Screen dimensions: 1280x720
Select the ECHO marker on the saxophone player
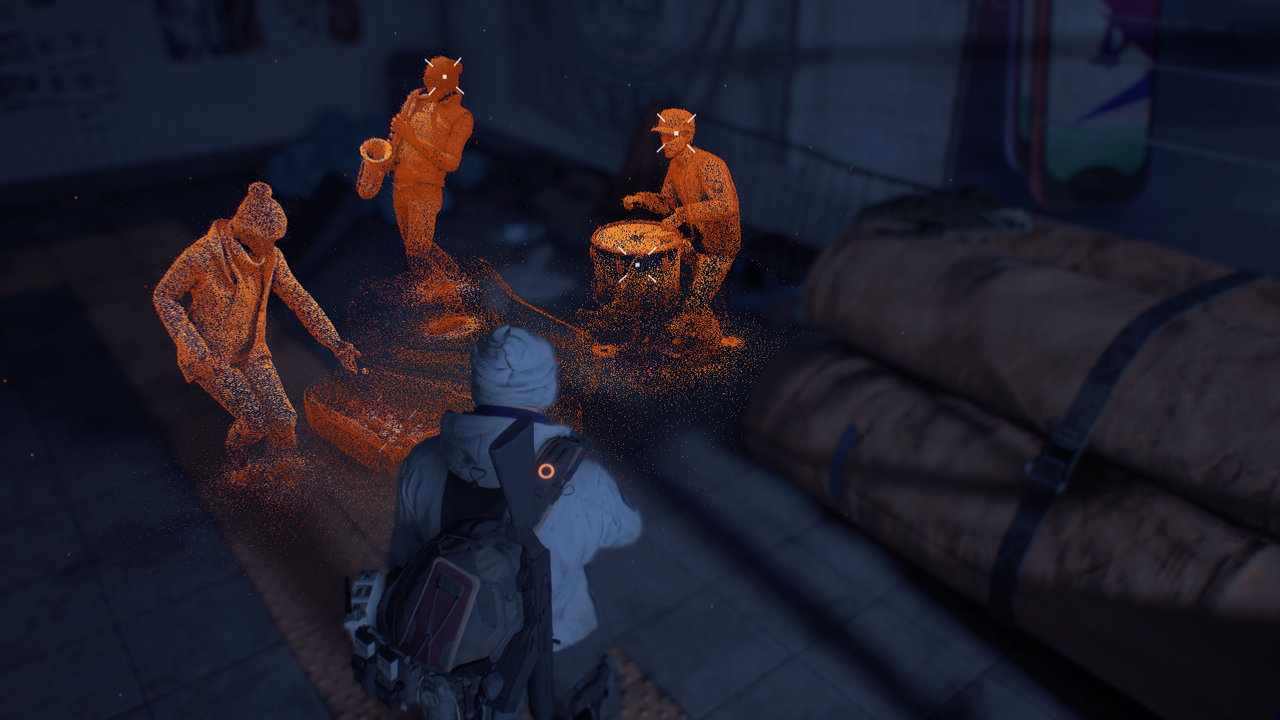point(442,76)
